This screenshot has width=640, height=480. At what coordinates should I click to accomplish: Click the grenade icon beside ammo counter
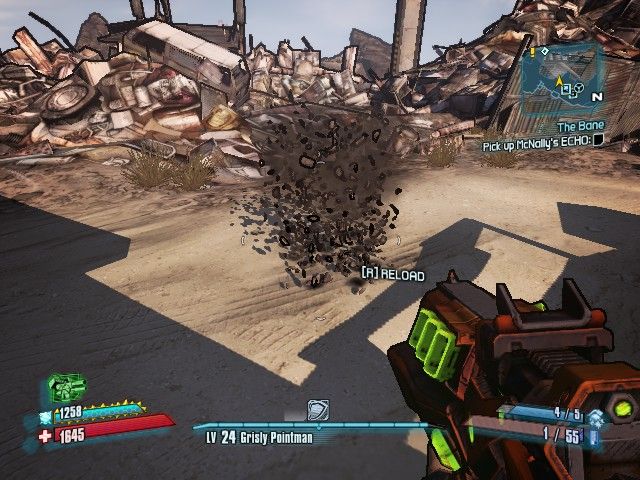(x=595, y=420)
